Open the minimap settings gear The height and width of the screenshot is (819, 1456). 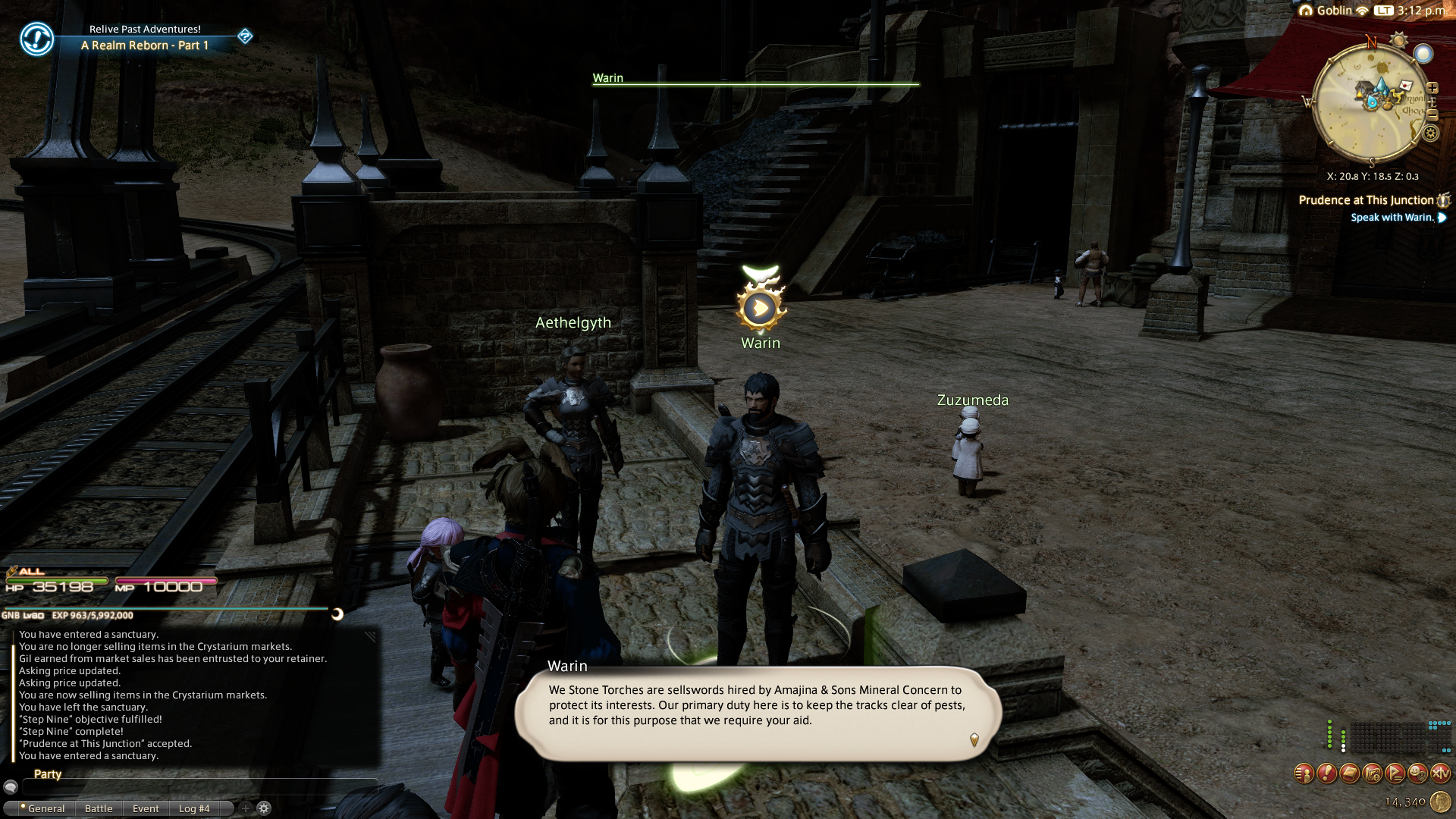click(1430, 133)
